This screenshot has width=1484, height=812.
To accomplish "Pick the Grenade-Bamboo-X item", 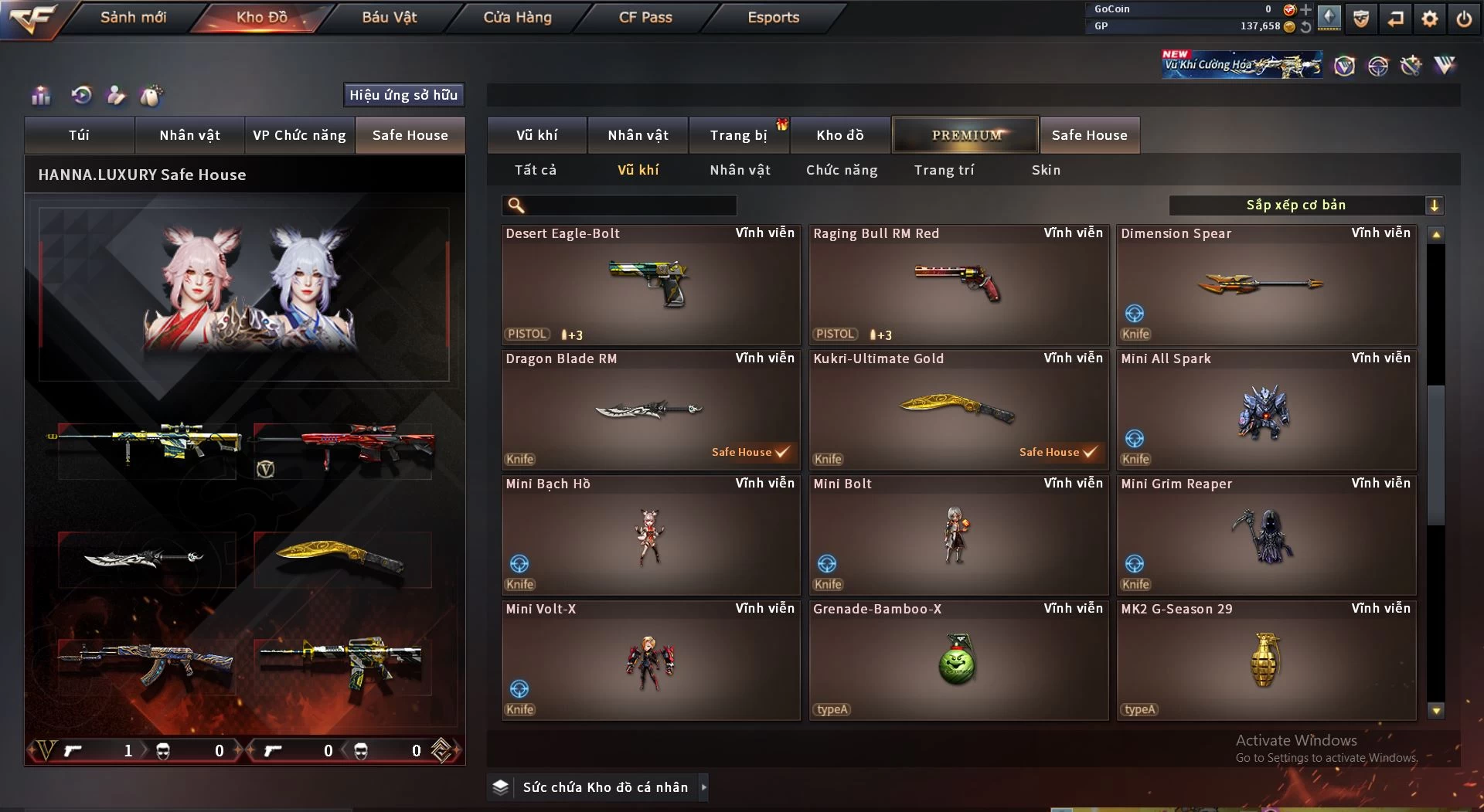I will [958, 660].
